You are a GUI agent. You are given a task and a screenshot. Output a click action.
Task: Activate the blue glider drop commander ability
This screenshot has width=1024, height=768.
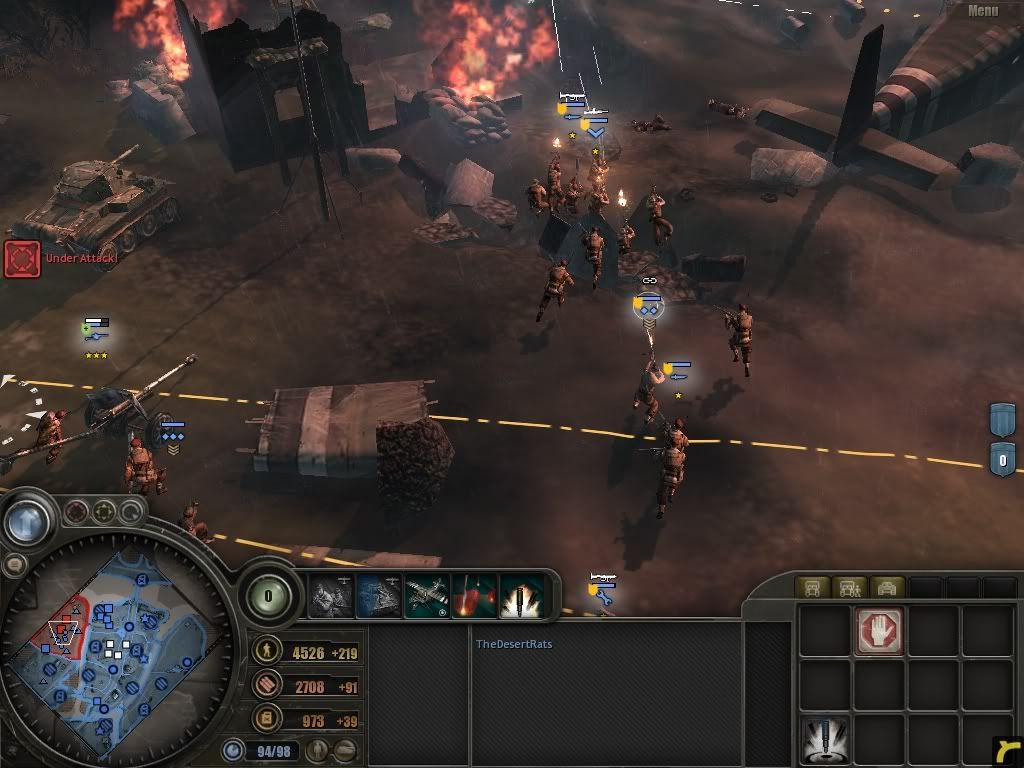pos(379,596)
